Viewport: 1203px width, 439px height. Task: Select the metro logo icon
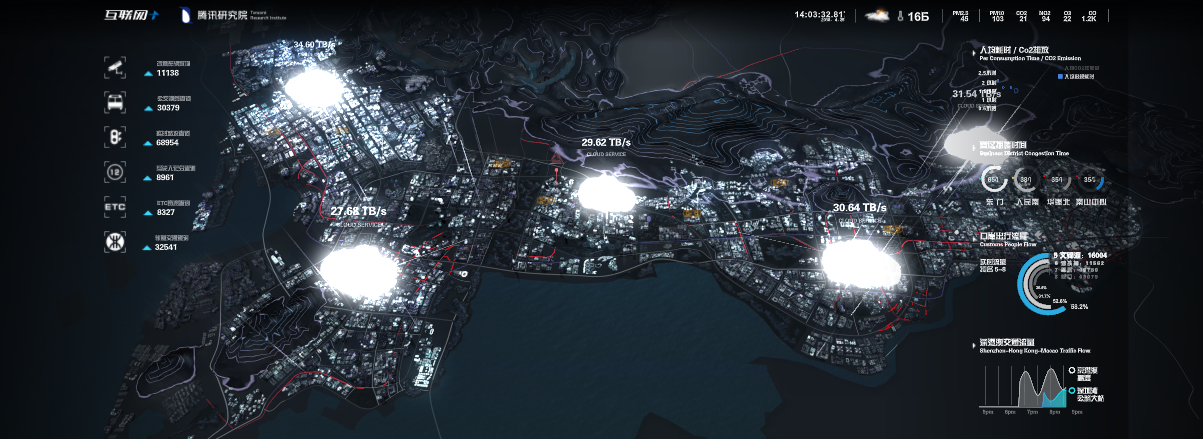tap(115, 242)
